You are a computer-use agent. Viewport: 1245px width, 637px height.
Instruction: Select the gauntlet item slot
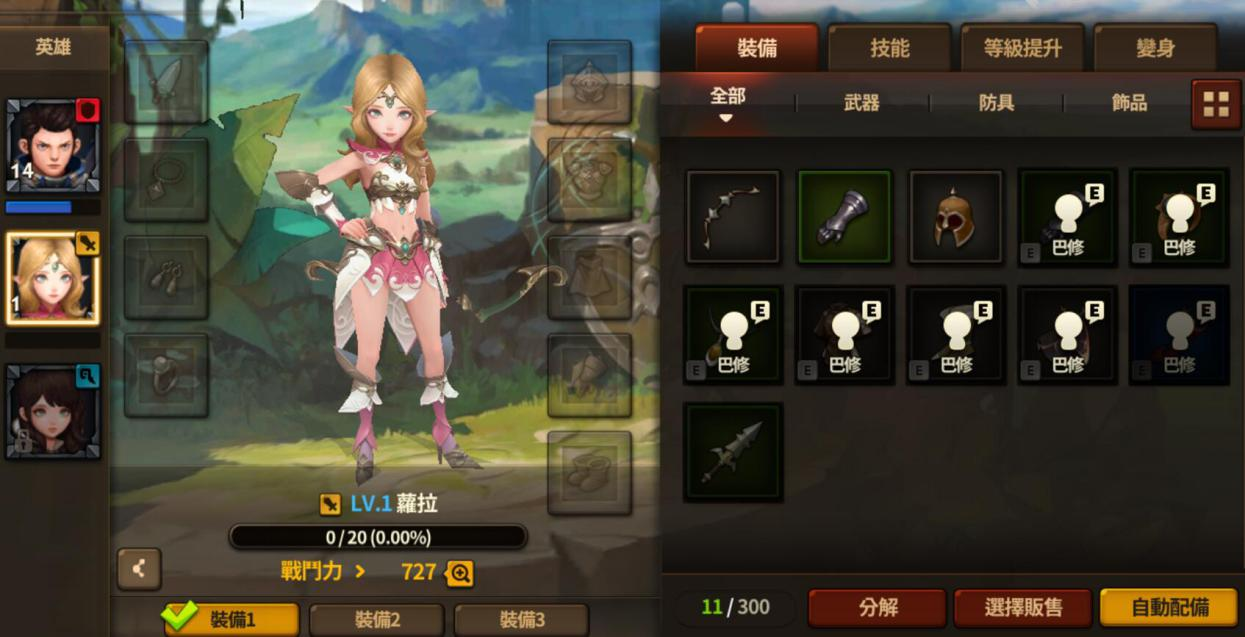[x=844, y=217]
